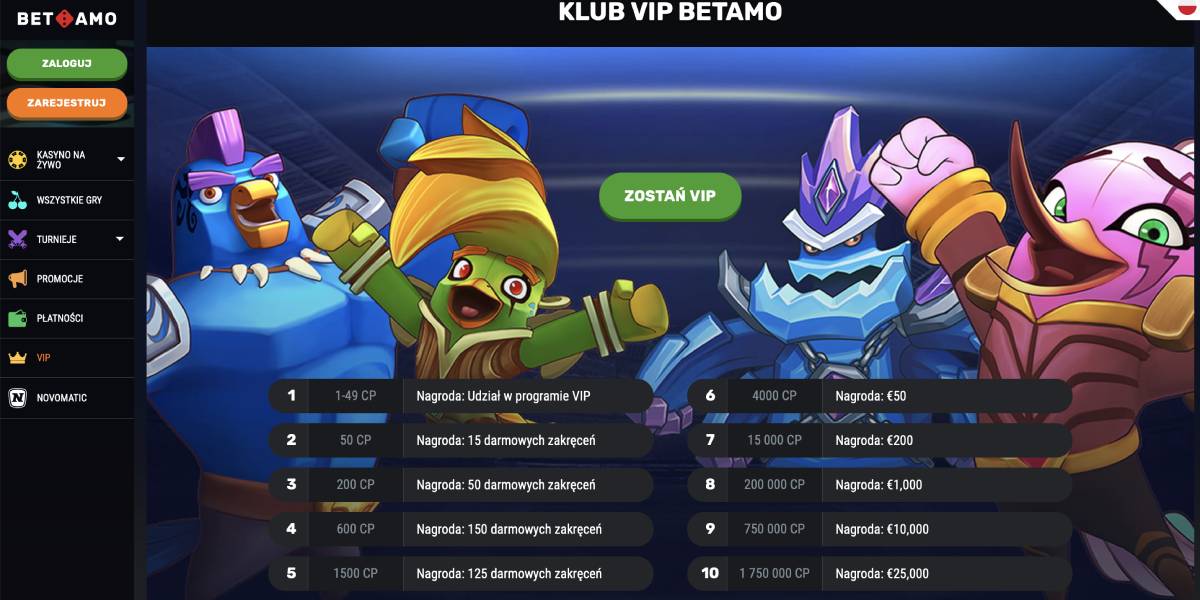
Task: Open the Turnieje tournaments section
Action: coord(56,239)
